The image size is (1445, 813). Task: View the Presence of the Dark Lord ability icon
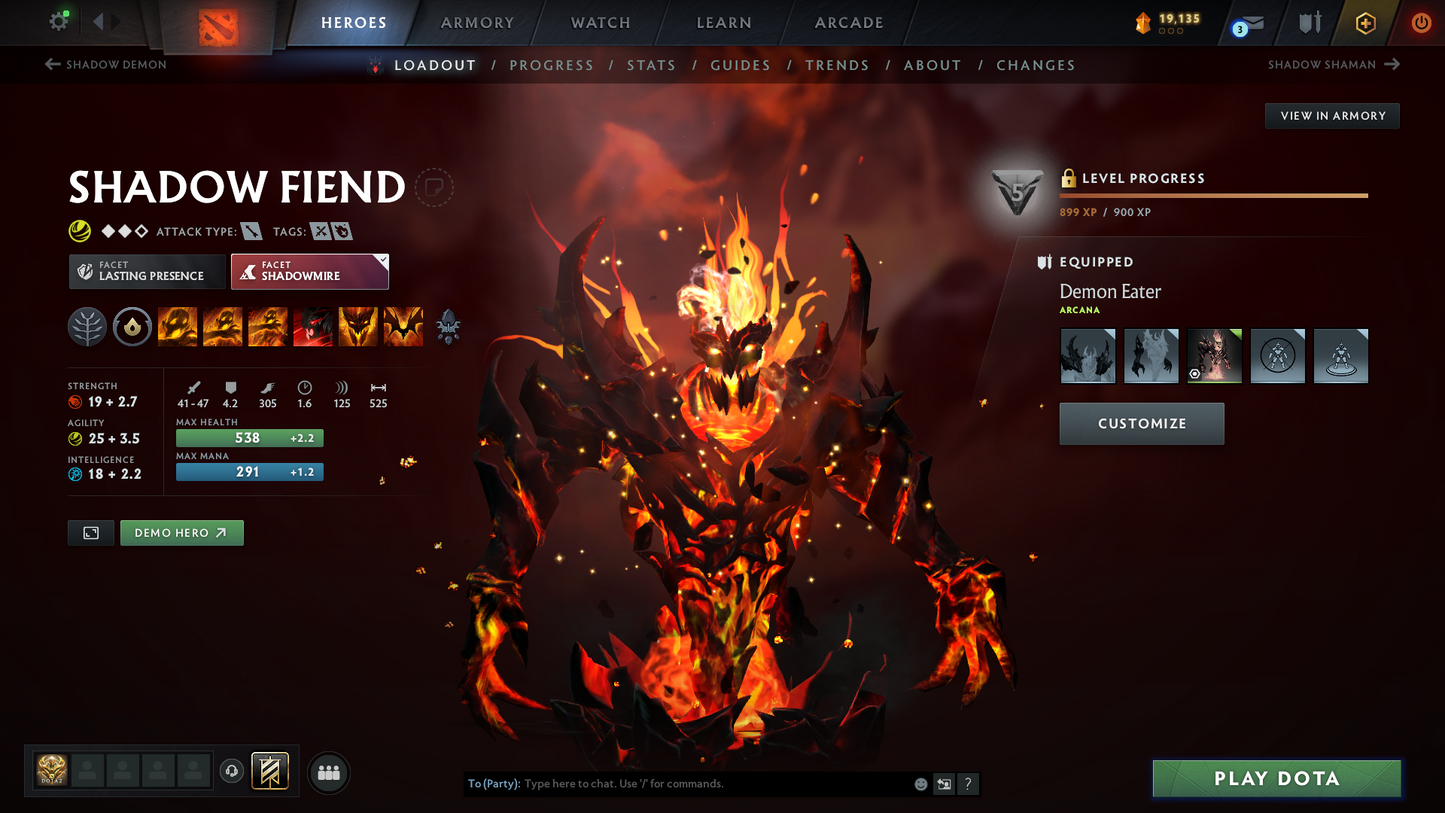[358, 326]
